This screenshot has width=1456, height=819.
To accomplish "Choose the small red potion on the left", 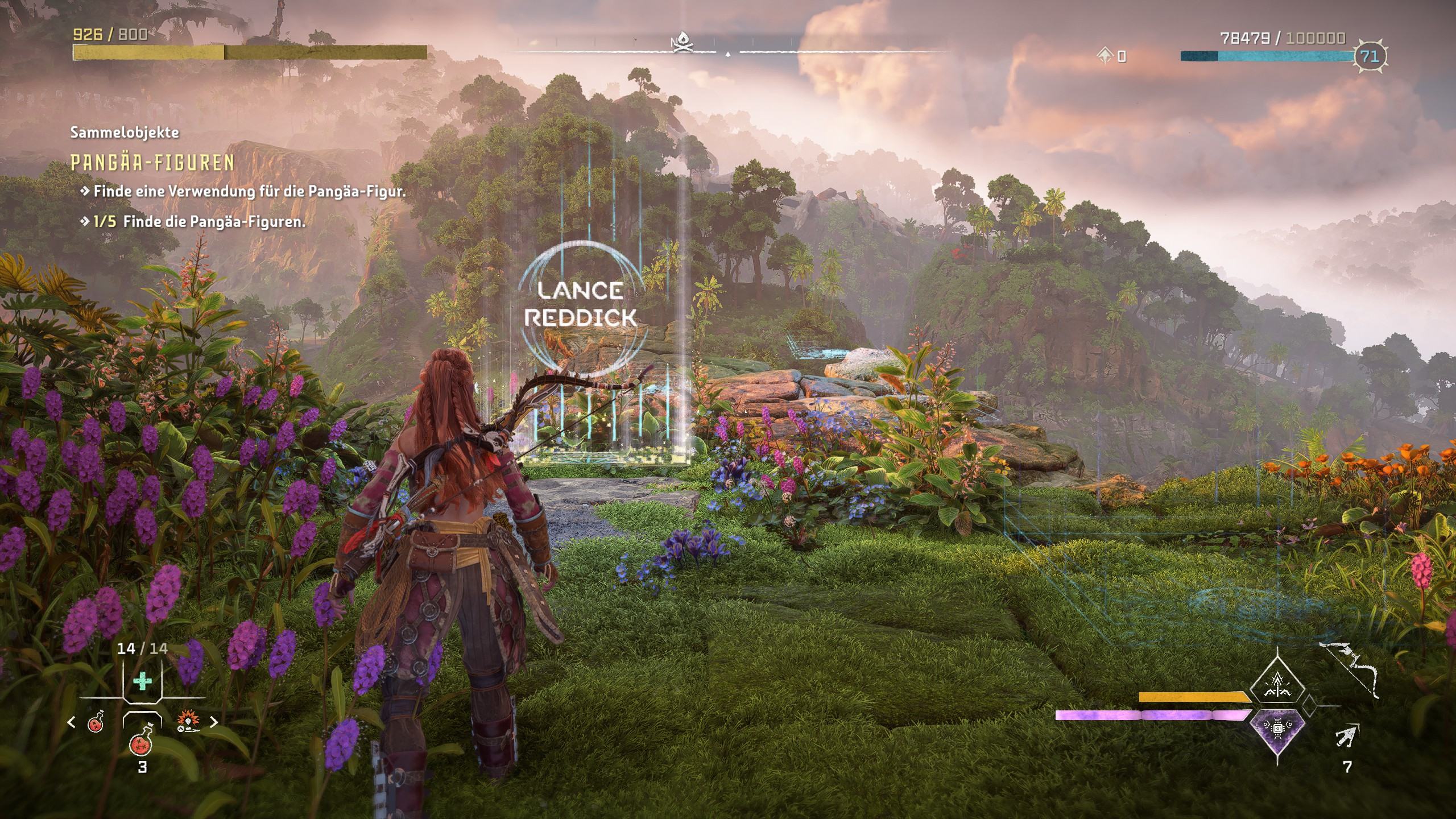I will pyautogui.click(x=96, y=722).
